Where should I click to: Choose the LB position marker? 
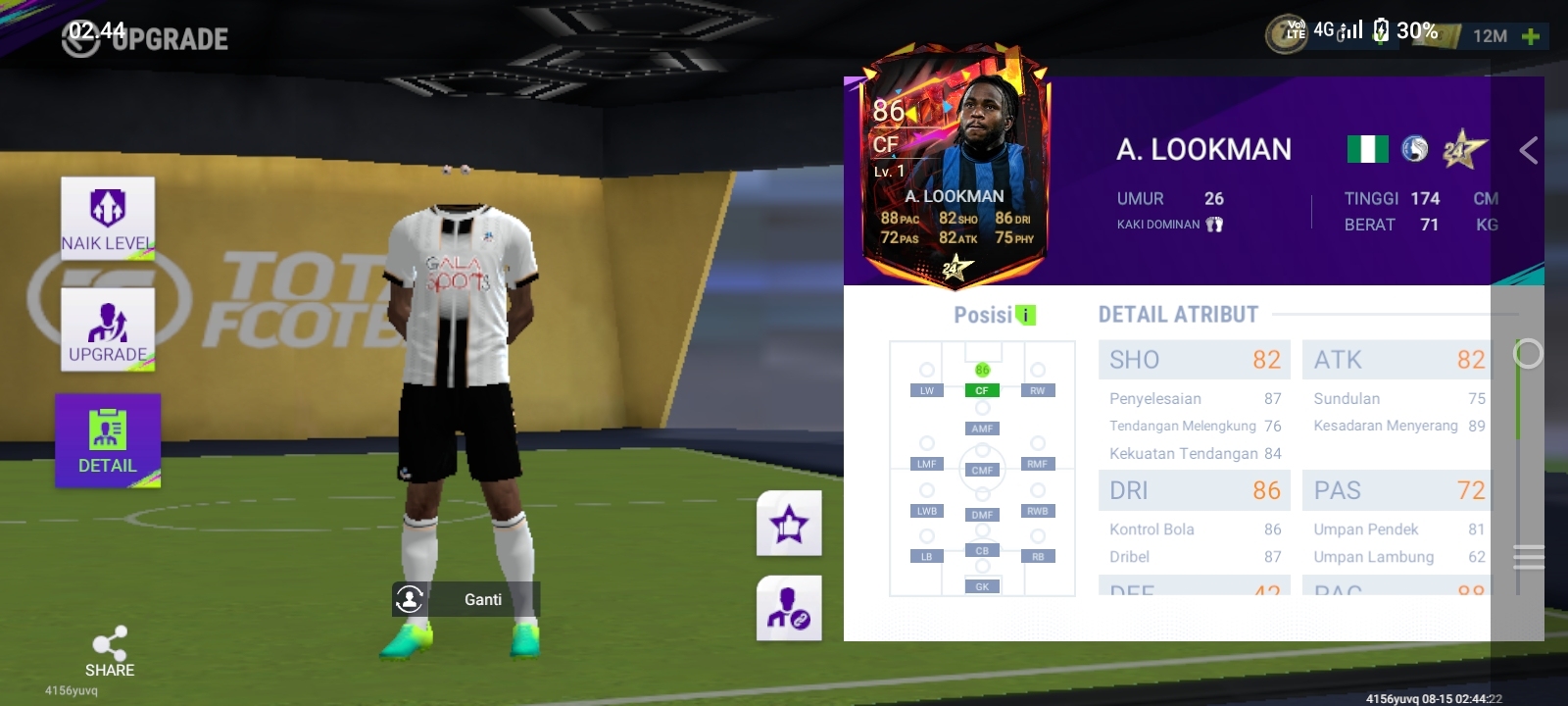pyautogui.click(x=926, y=556)
